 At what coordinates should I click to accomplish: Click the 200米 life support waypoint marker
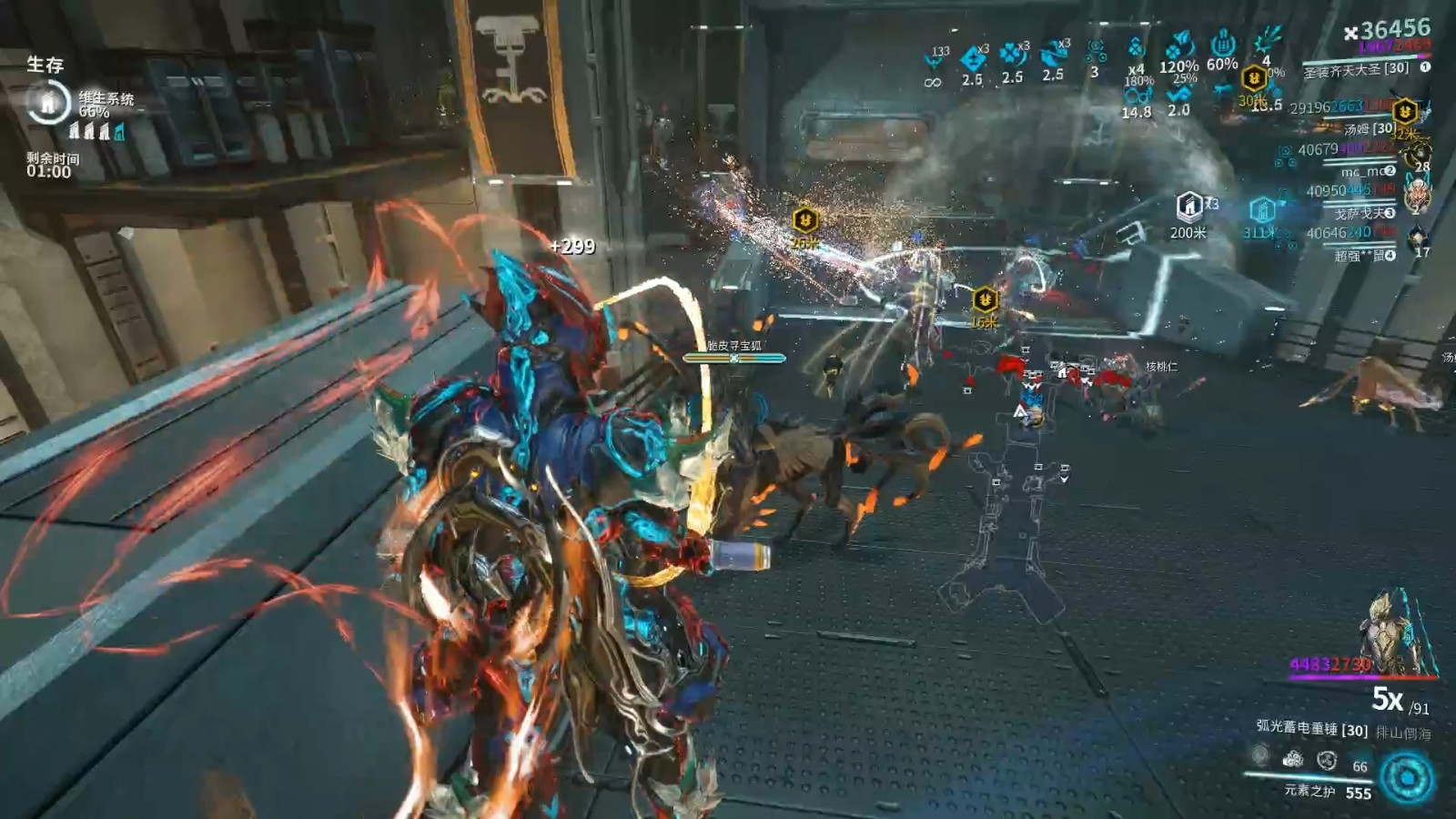(1188, 207)
